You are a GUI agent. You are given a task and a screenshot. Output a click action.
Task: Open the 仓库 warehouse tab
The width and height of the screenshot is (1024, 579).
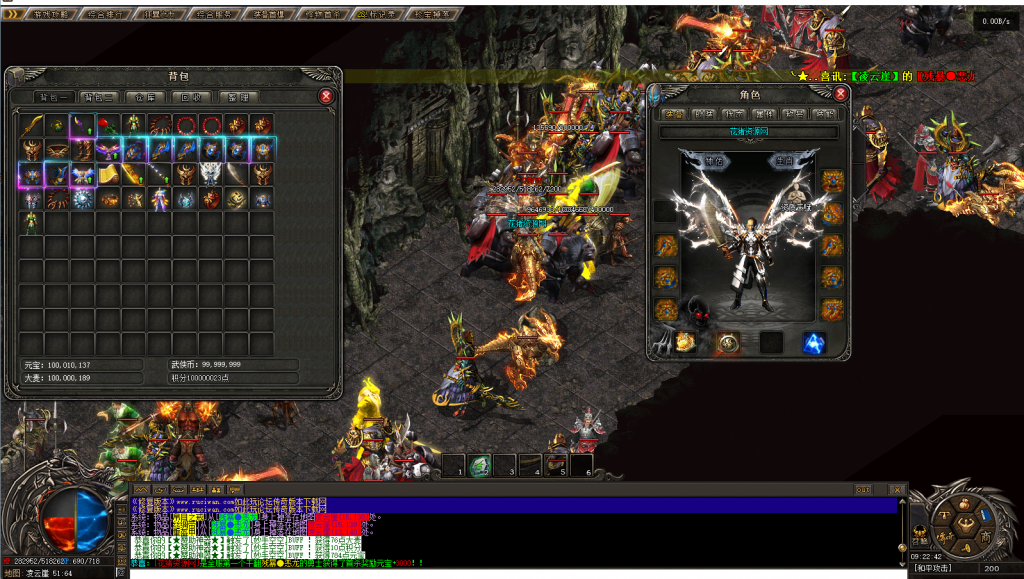[x=145, y=97]
